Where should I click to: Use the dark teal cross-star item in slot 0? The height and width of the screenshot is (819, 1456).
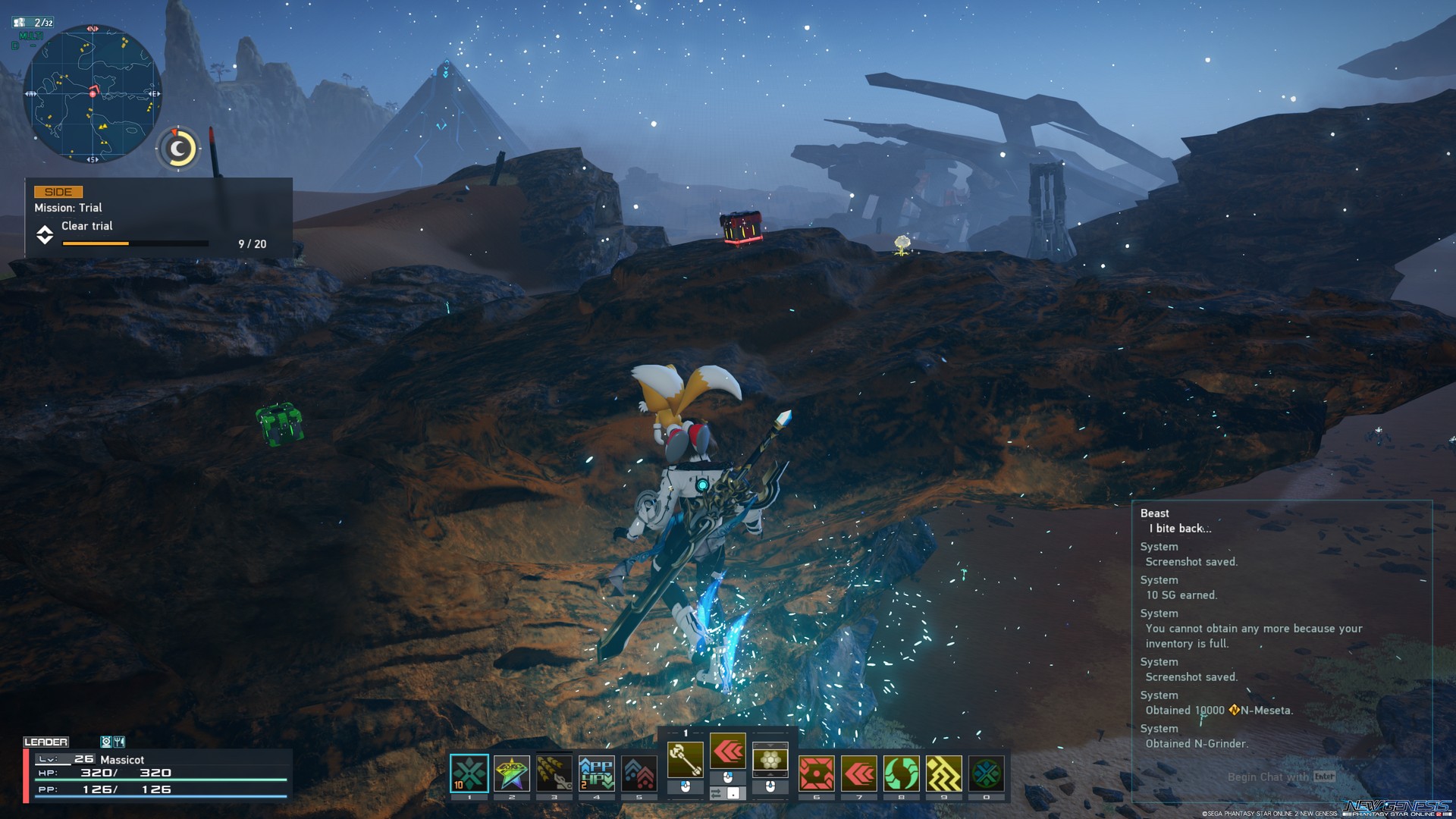point(987,773)
